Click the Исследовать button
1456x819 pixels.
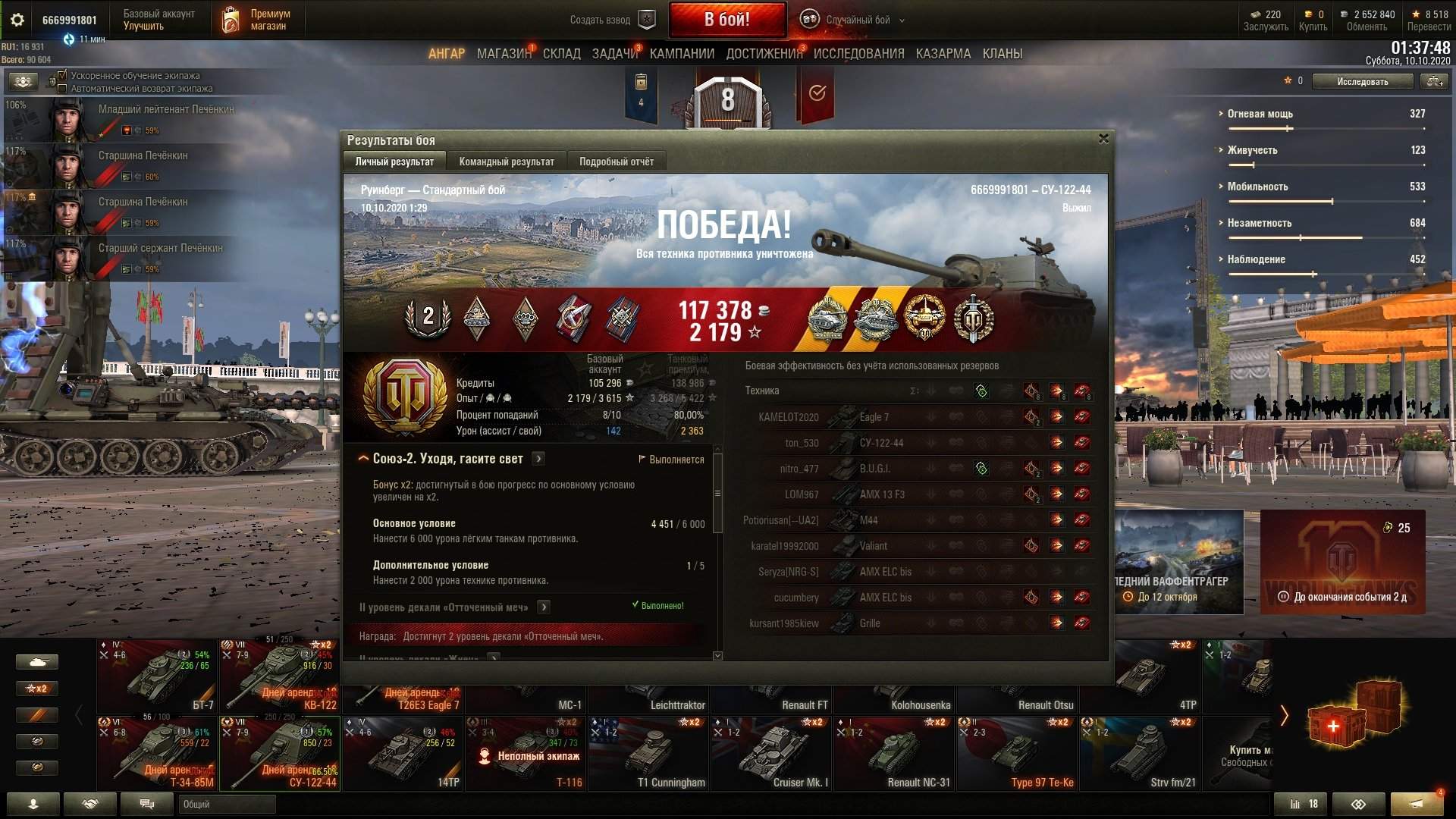click(x=1362, y=81)
